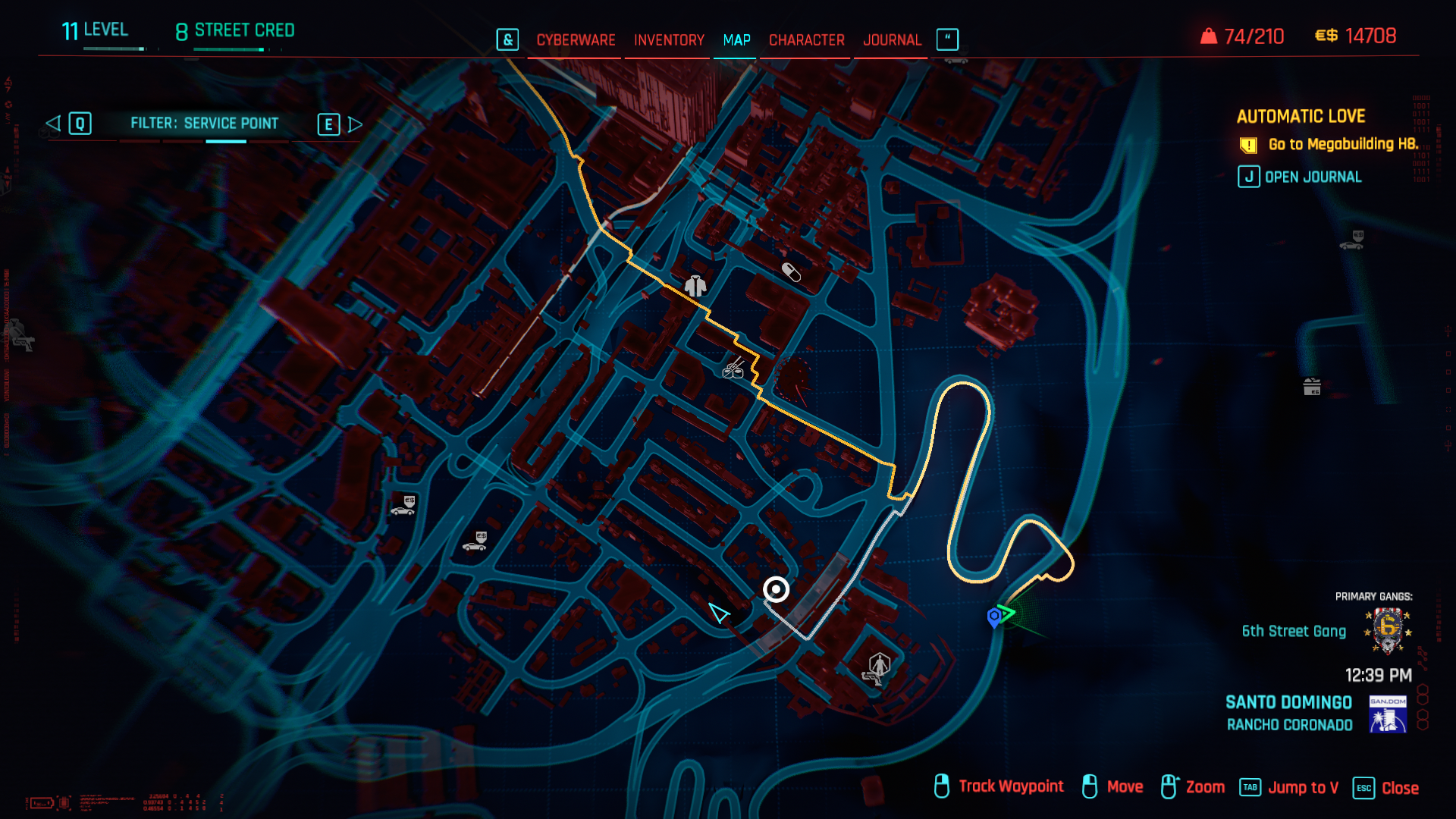Go to the Character tab
This screenshot has width=1456, height=819.
point(806,40)
